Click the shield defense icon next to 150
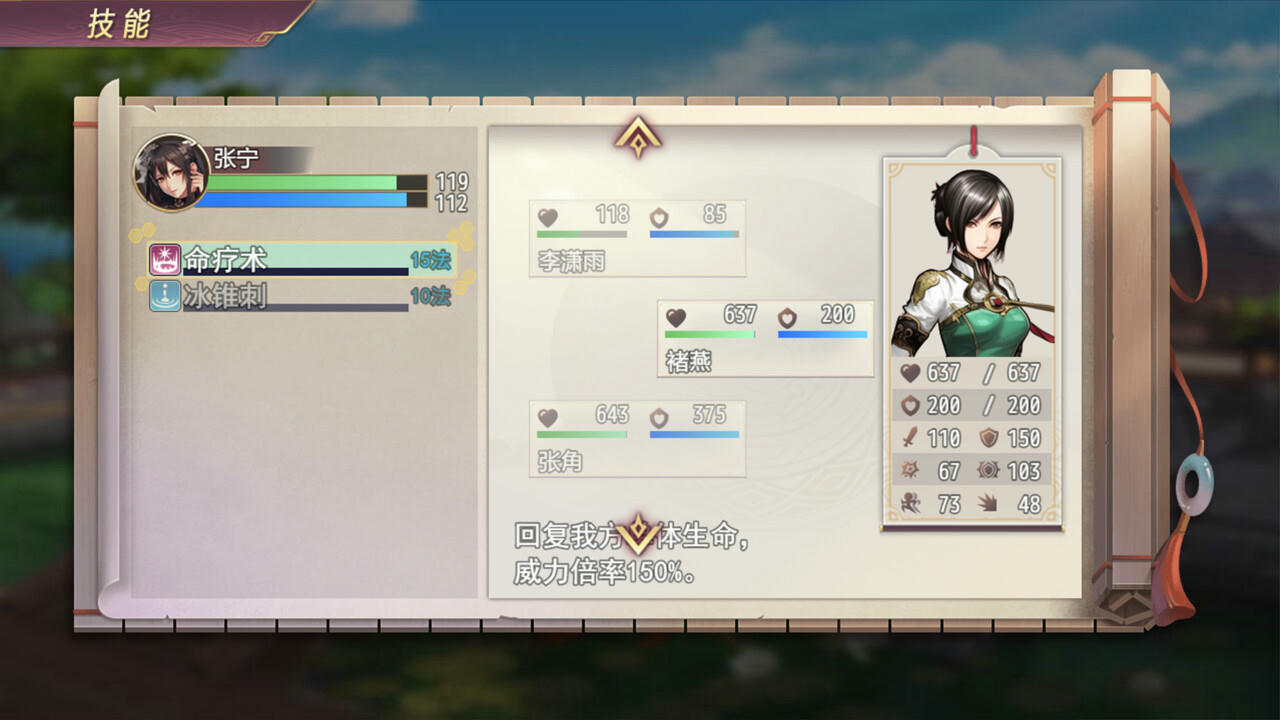1280x720 pixels. coord(987,438)
